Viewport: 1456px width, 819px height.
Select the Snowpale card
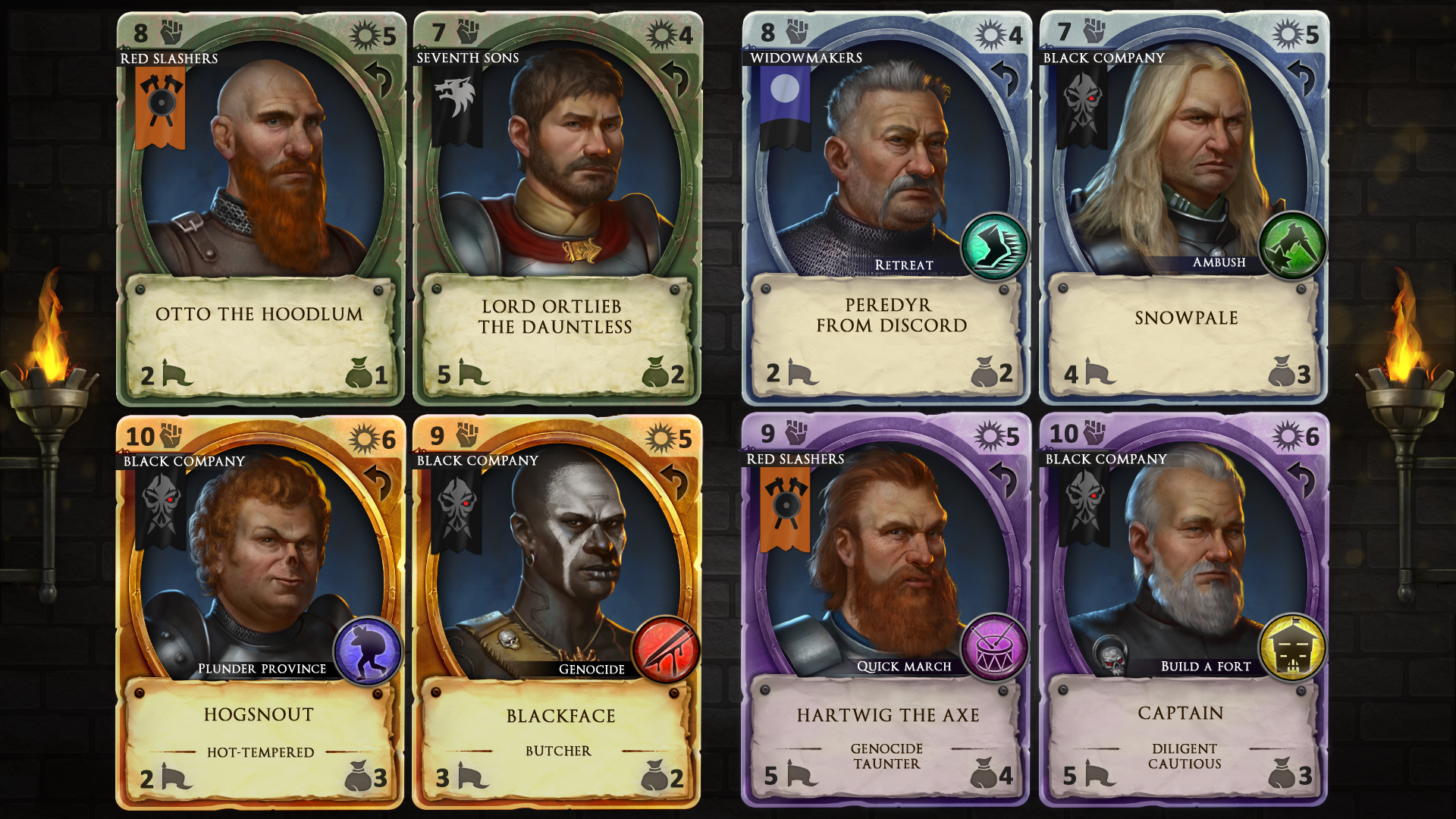tap(1183, 209)
